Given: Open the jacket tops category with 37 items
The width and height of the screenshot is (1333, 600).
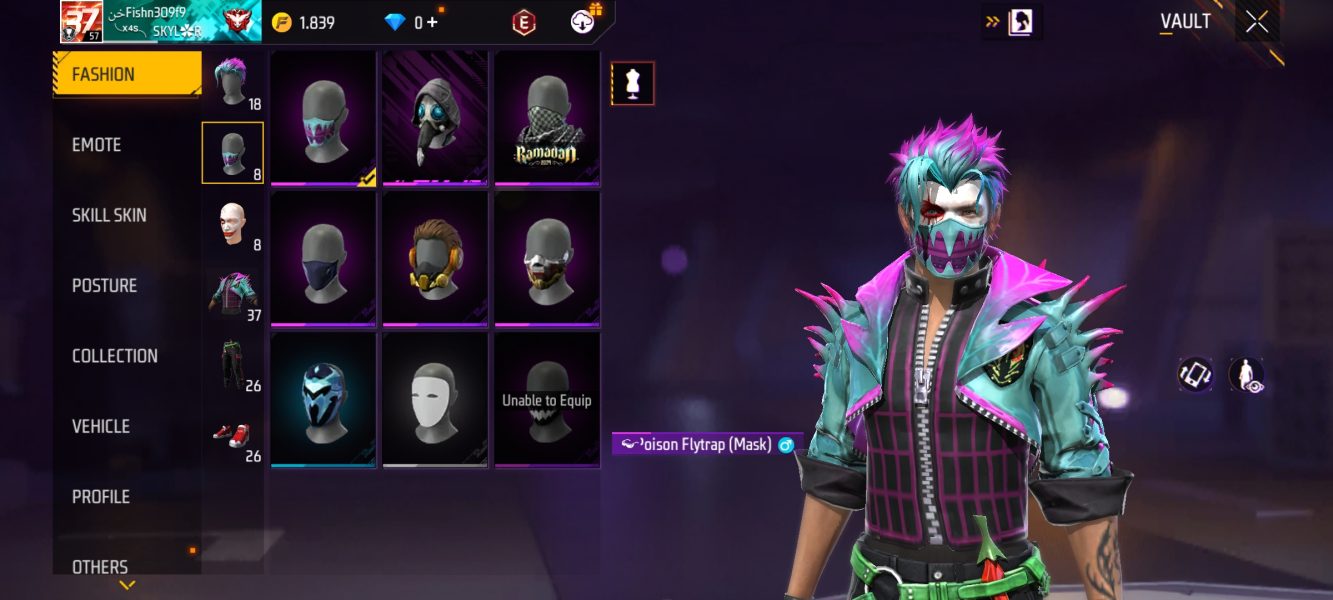Looking at the screenshot, I should 233,295.
